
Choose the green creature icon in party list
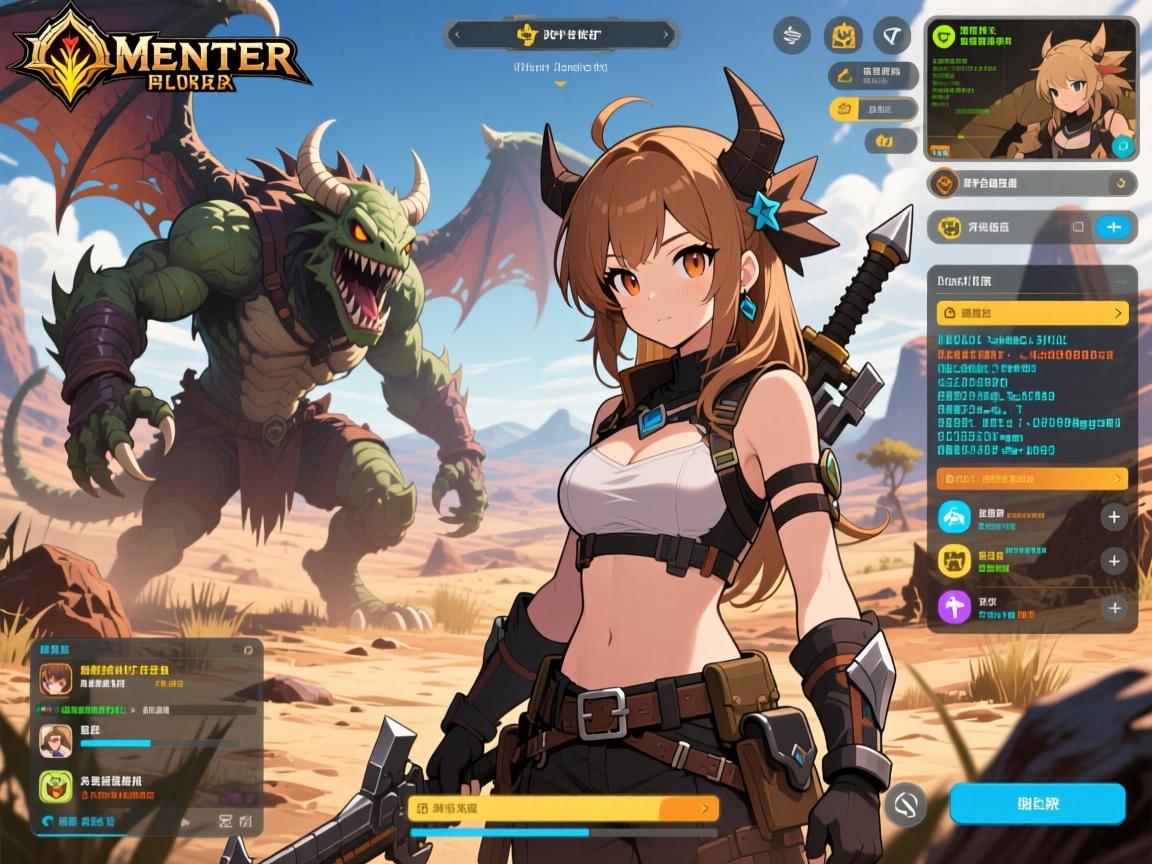[x=57, y=787]
